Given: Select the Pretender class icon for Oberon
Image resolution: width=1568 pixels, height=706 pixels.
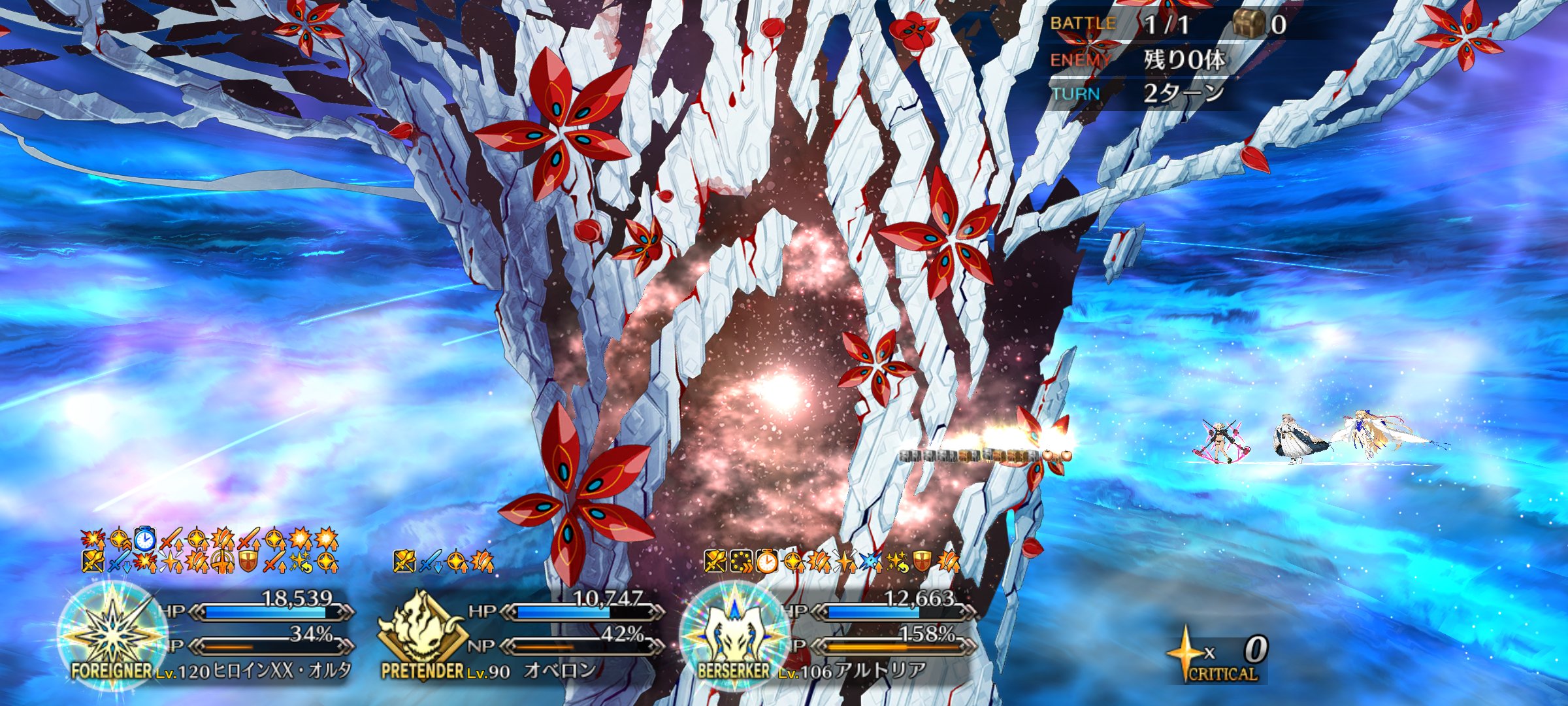Looking at the screenshot, I should pyautogui.click(x=422, y=631).
